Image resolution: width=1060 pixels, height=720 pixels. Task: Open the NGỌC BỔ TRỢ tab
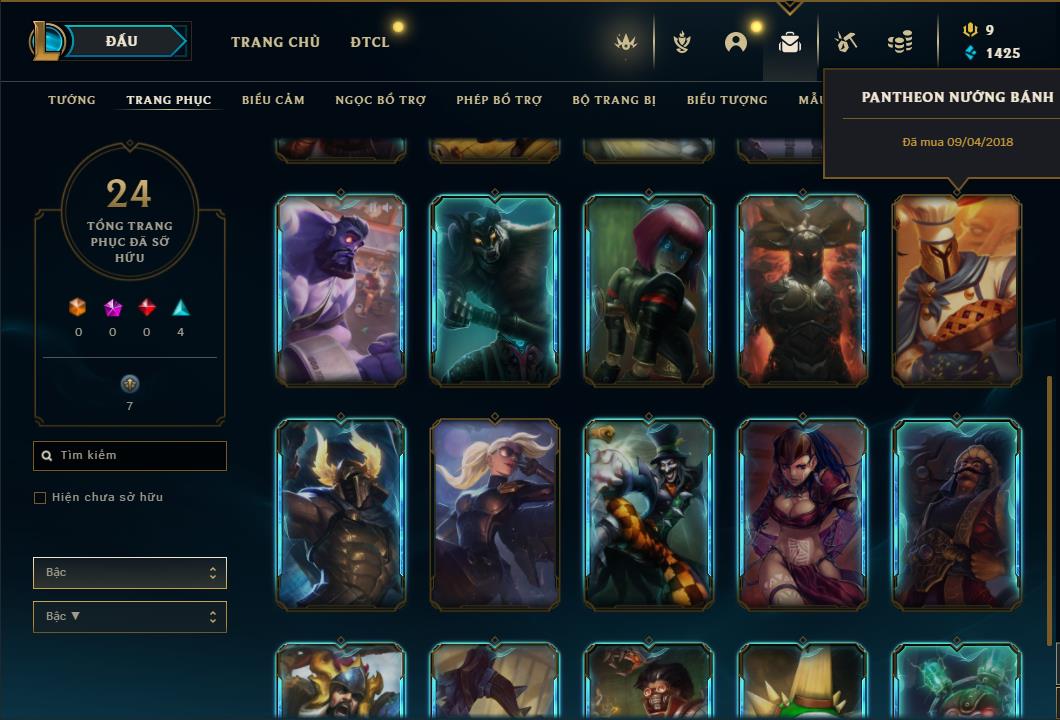(381, 100)
